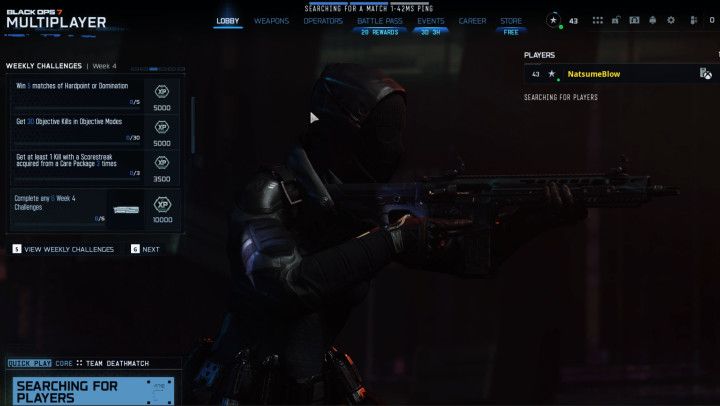Open the settings gear icon
The width and height of the screenshot is (720, 406).
671,20
